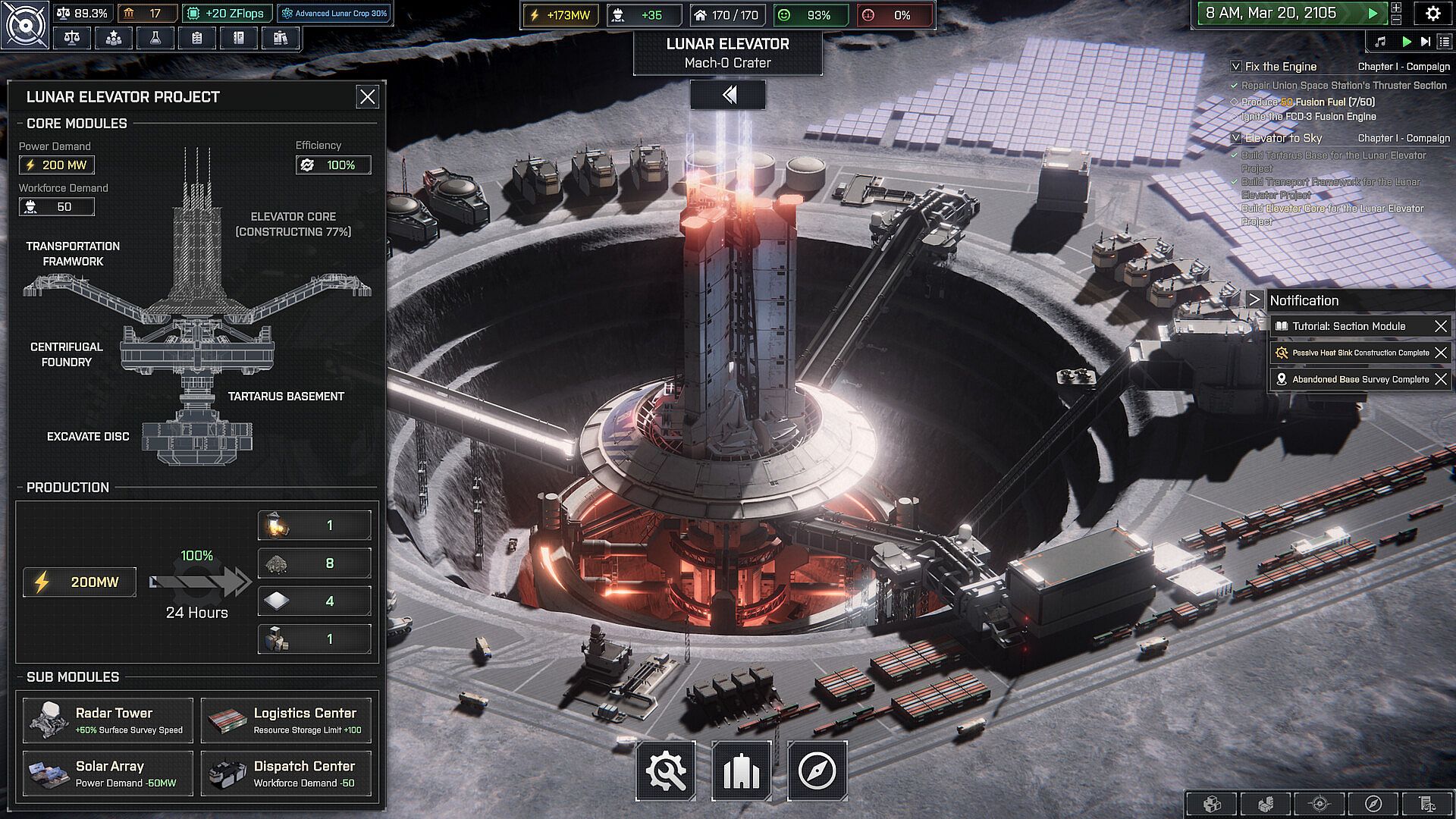The height and width of the screenshot is (819, 1456).
Task: Dismiss the Tutorial: Section Module notification
Action: tap(1441, 326)
